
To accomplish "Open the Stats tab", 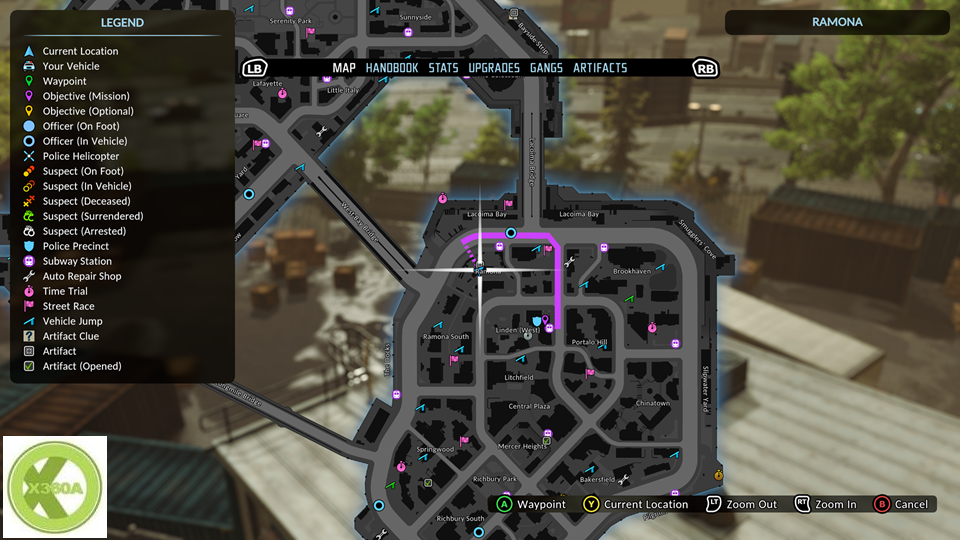I will [443, 68].
